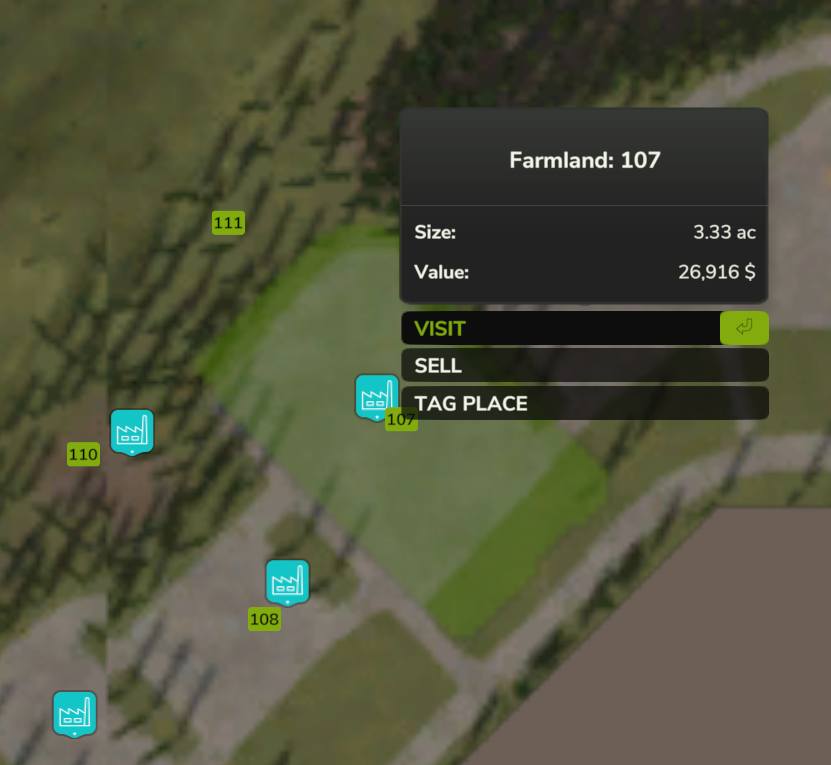Click the factory icon above label 108
Image resolution: width=831 pixels, height=765 pixels.
pyautogui.click(x=287, y=581)
